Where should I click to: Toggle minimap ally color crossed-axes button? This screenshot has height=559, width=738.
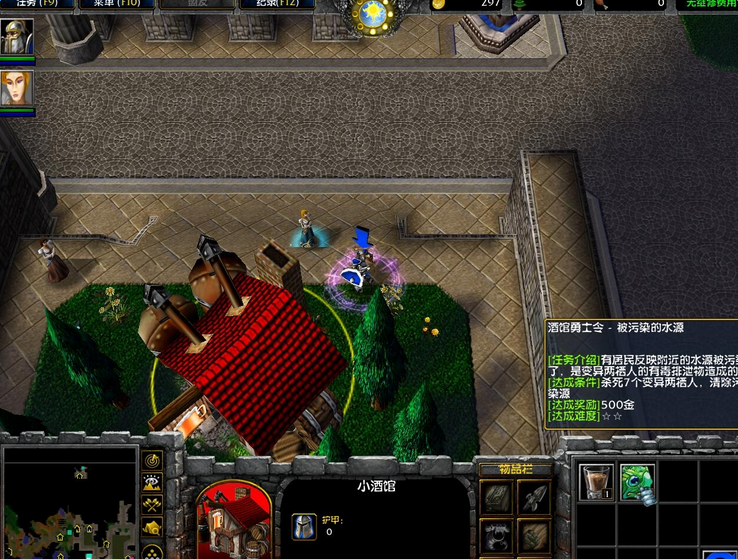[152, 506]
